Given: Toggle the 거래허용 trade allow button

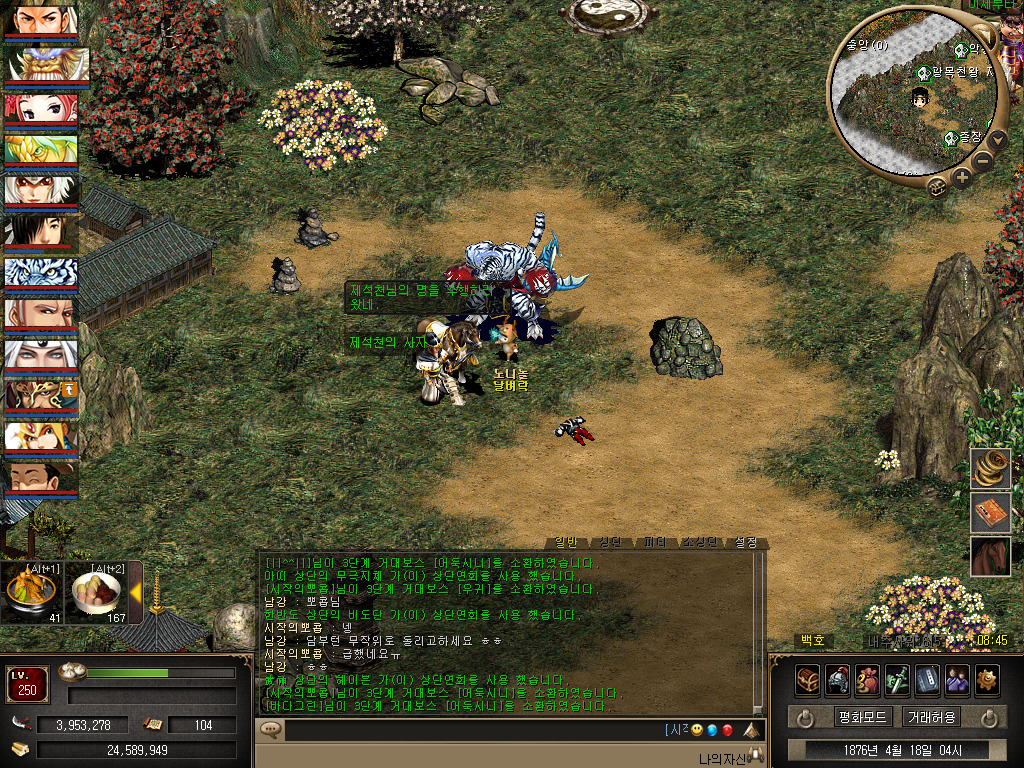Looking at the screenshot, I should point(931,717).
